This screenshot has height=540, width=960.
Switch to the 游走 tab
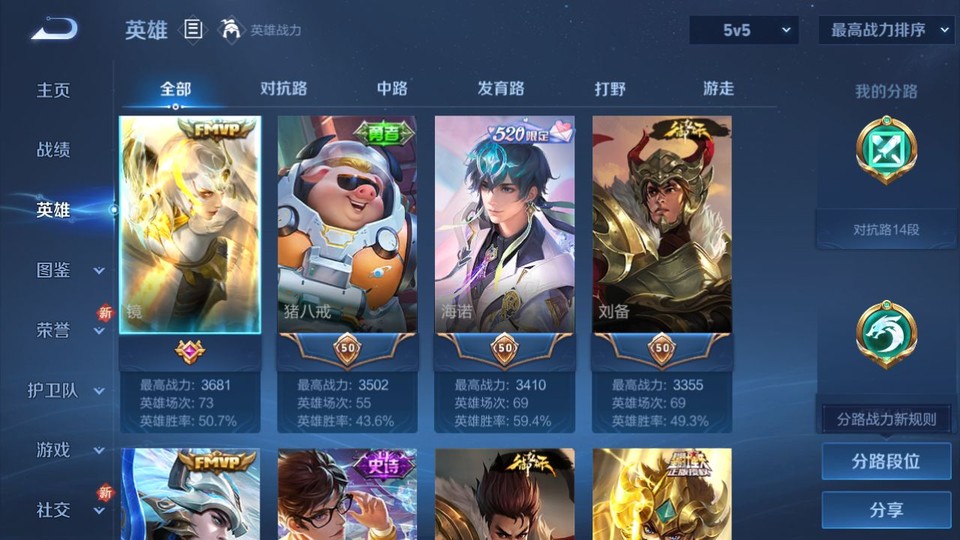point(718,88)
